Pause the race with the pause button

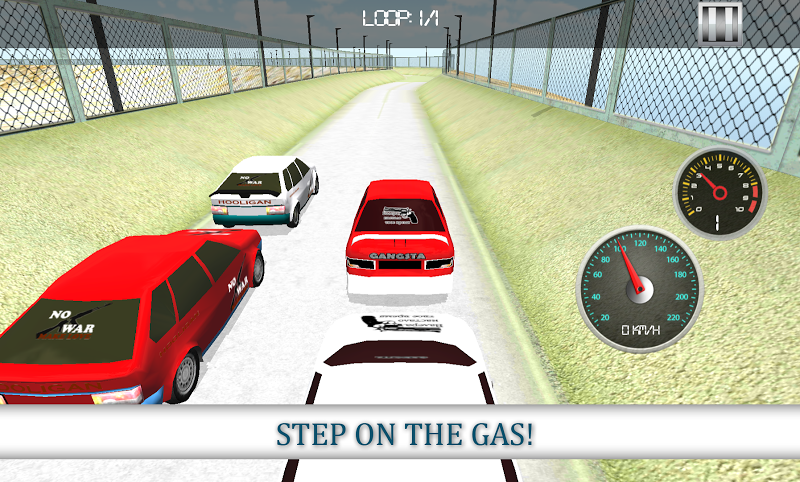(x=720, y=22)
